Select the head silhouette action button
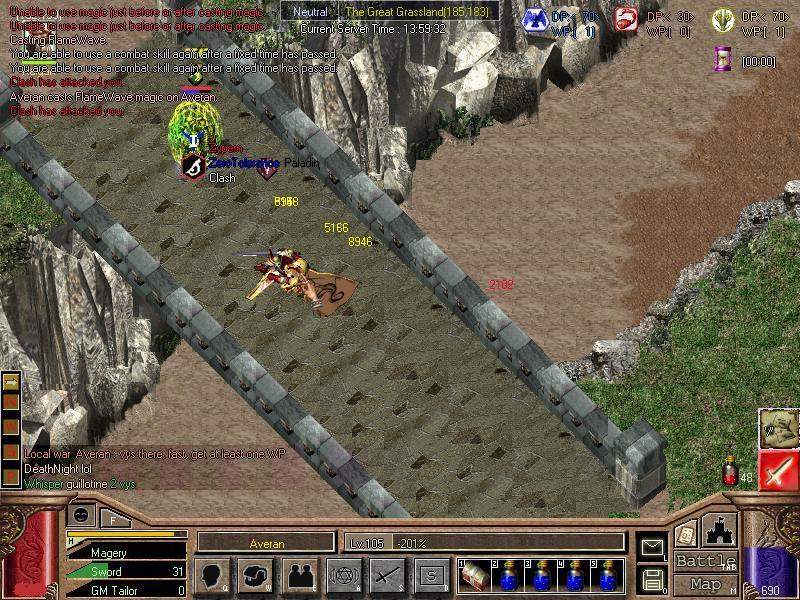Screen dimensions: 800x600 point(212,575)
